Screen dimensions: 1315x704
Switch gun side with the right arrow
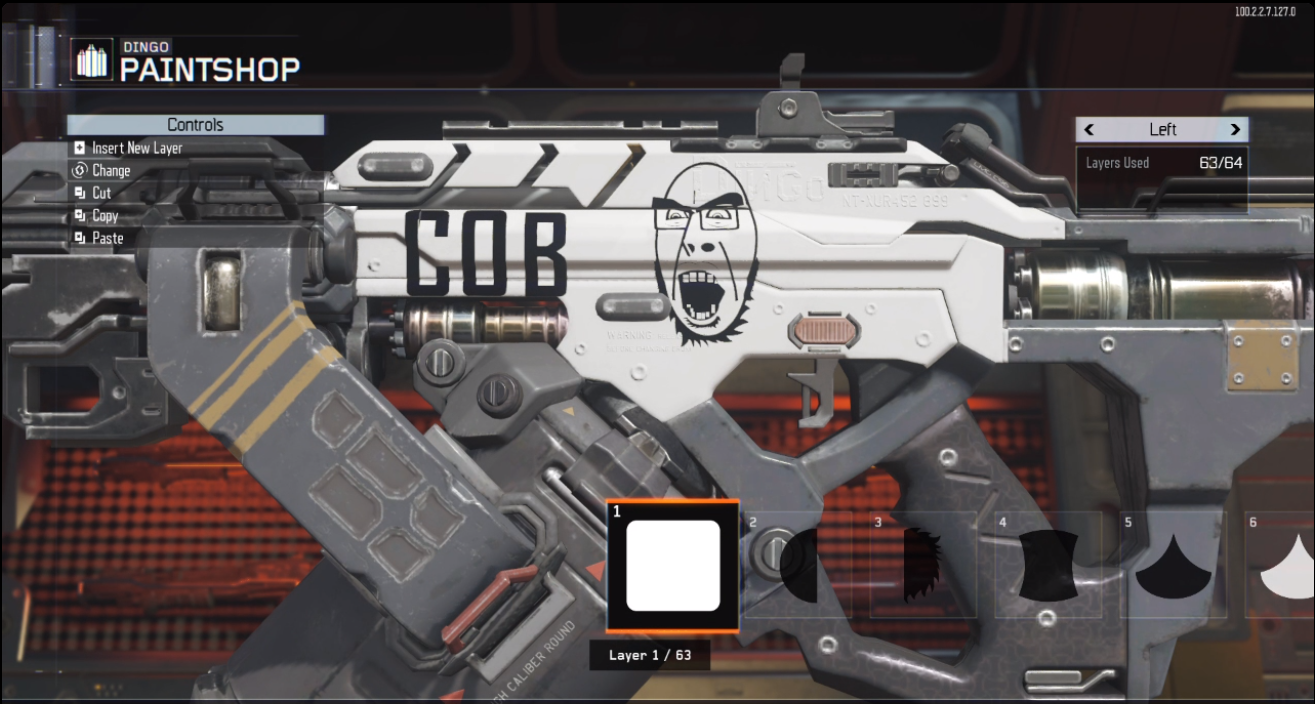coord(1235,130)
